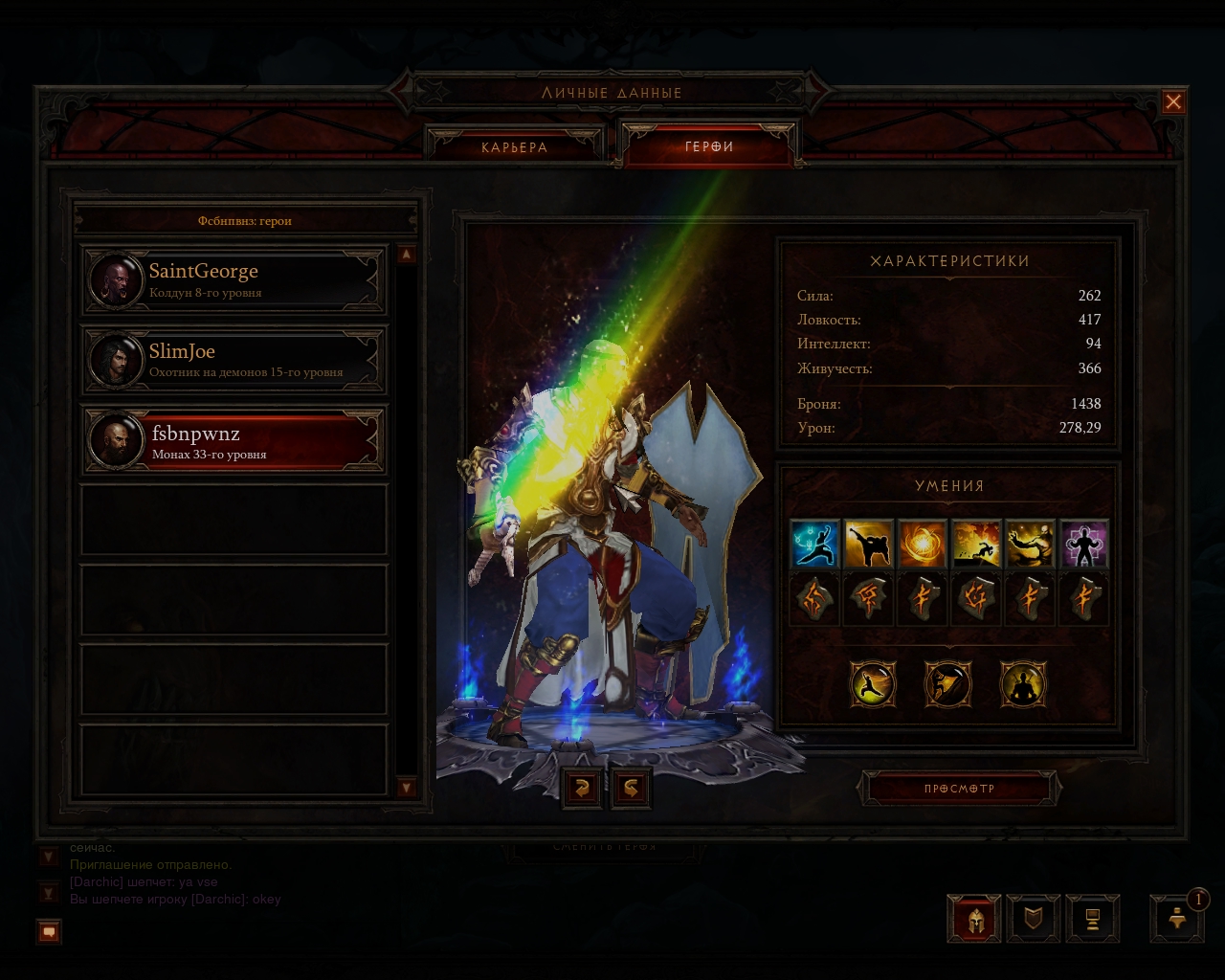The width and height of the screenshot is (1225, 980).
Task: Open the shield banner button
Action: [x=1034, y=919]
